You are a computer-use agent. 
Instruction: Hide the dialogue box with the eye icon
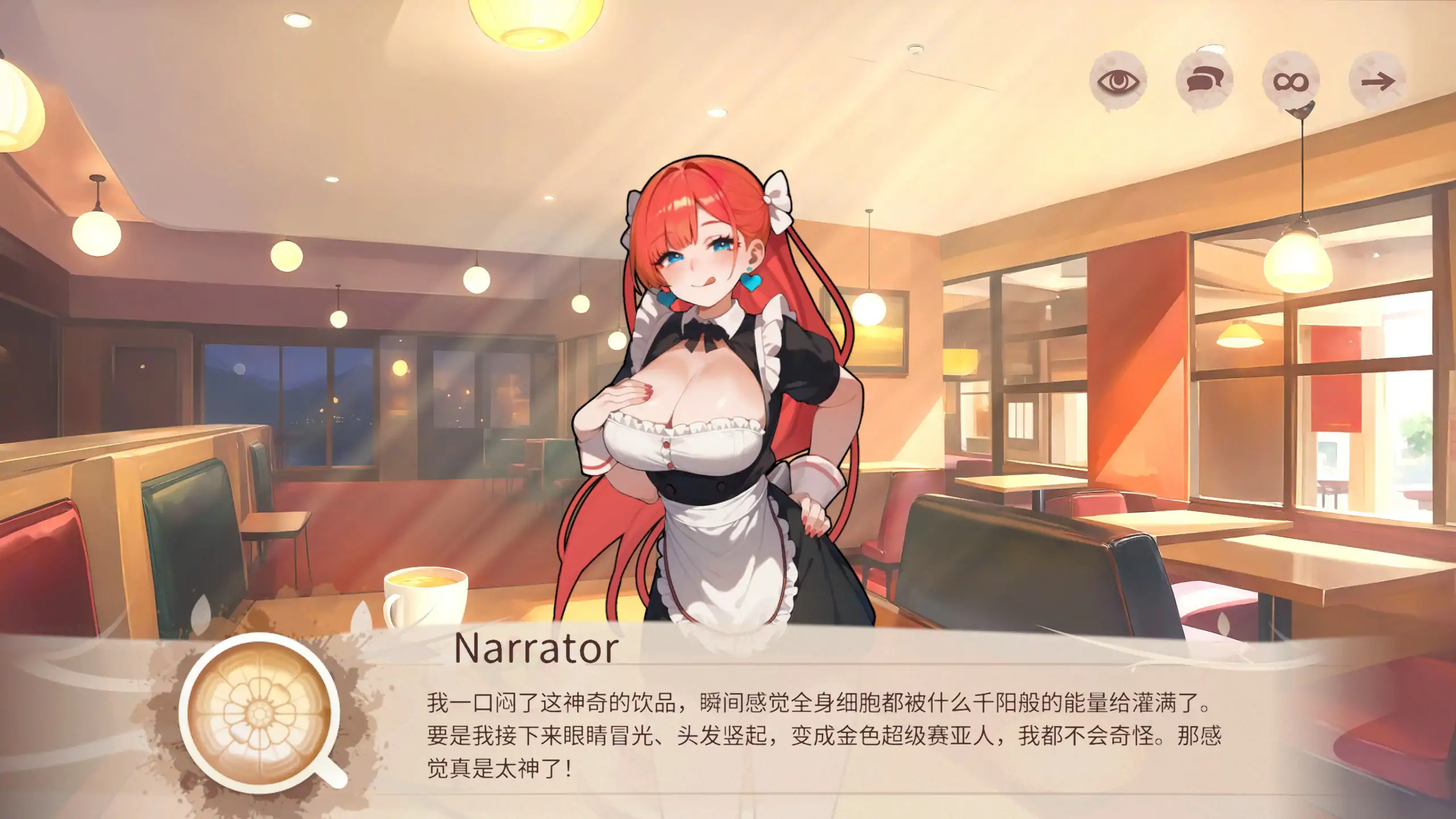(x=1118, y=81)
